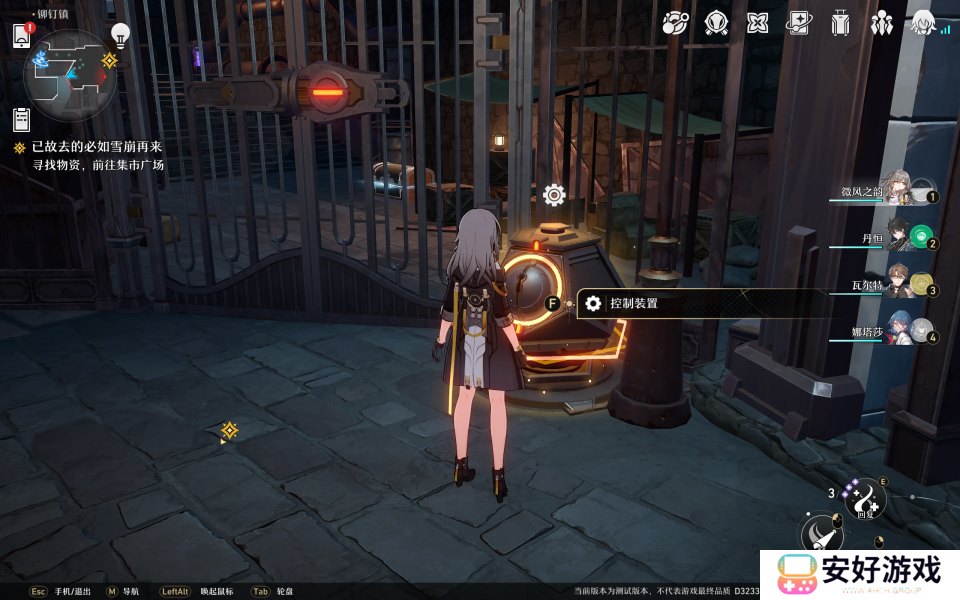Image resolution: width=960 pixels, height=600 pixels.
Task: Activate the basic attack icon
Action: tap(822, 533)
